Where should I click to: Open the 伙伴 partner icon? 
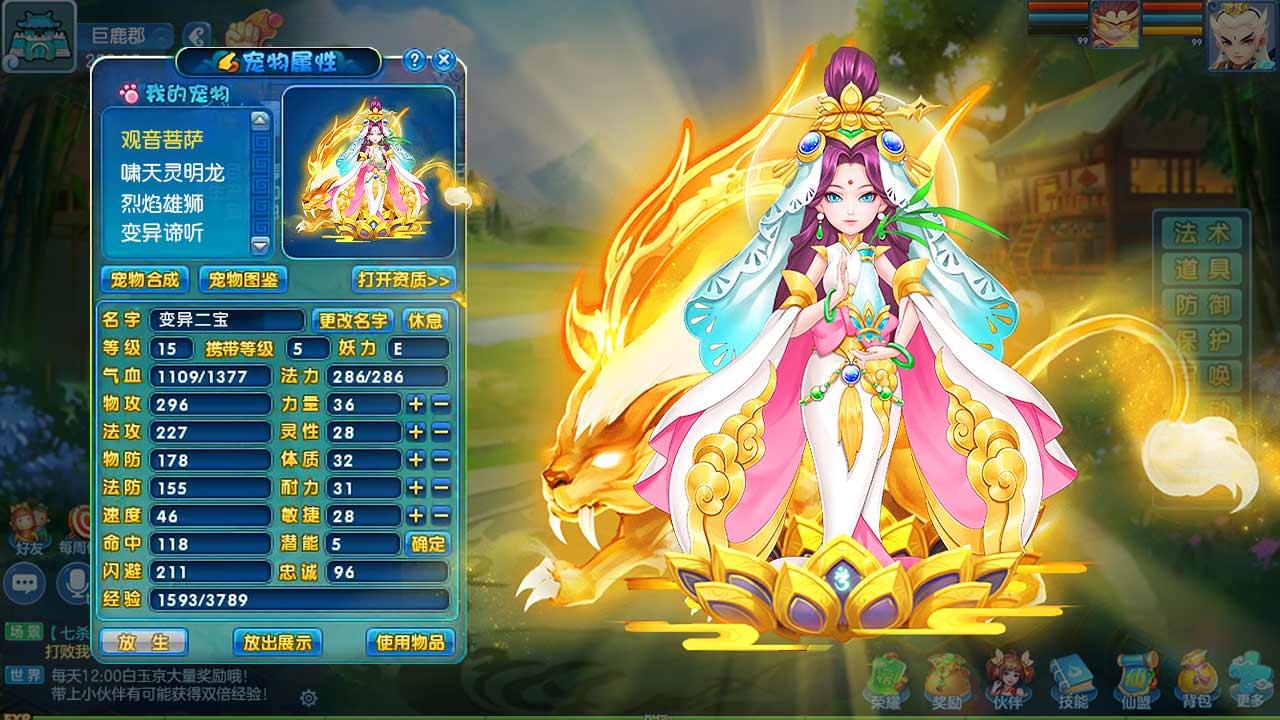pos(1005,682)
